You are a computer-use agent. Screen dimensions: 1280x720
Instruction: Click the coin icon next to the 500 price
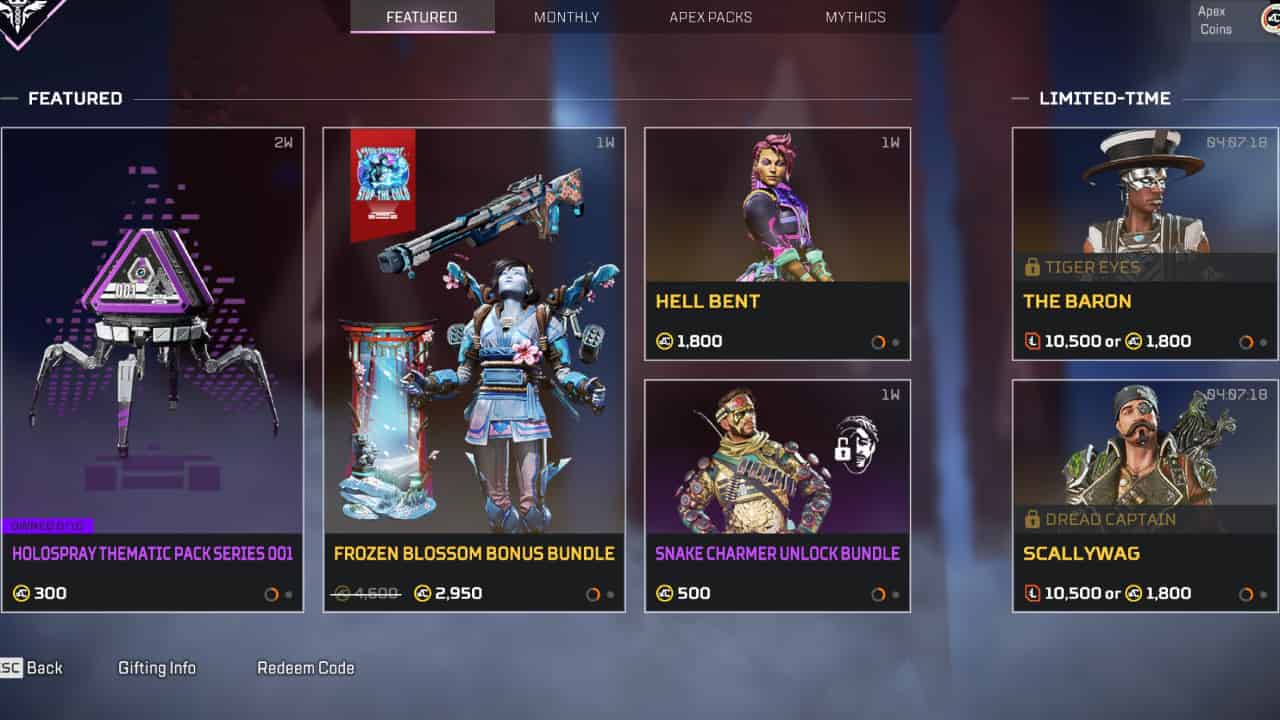[x=663, y=592]
